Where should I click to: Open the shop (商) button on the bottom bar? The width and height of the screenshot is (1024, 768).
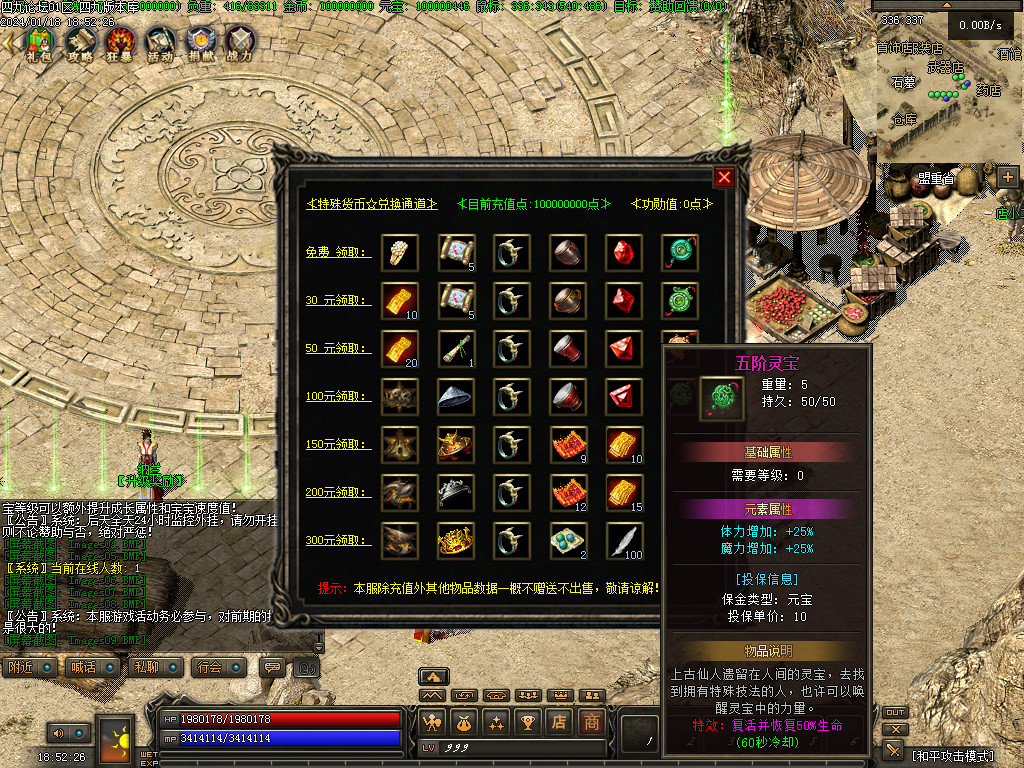pyautogui.click(x=592, y=721)
